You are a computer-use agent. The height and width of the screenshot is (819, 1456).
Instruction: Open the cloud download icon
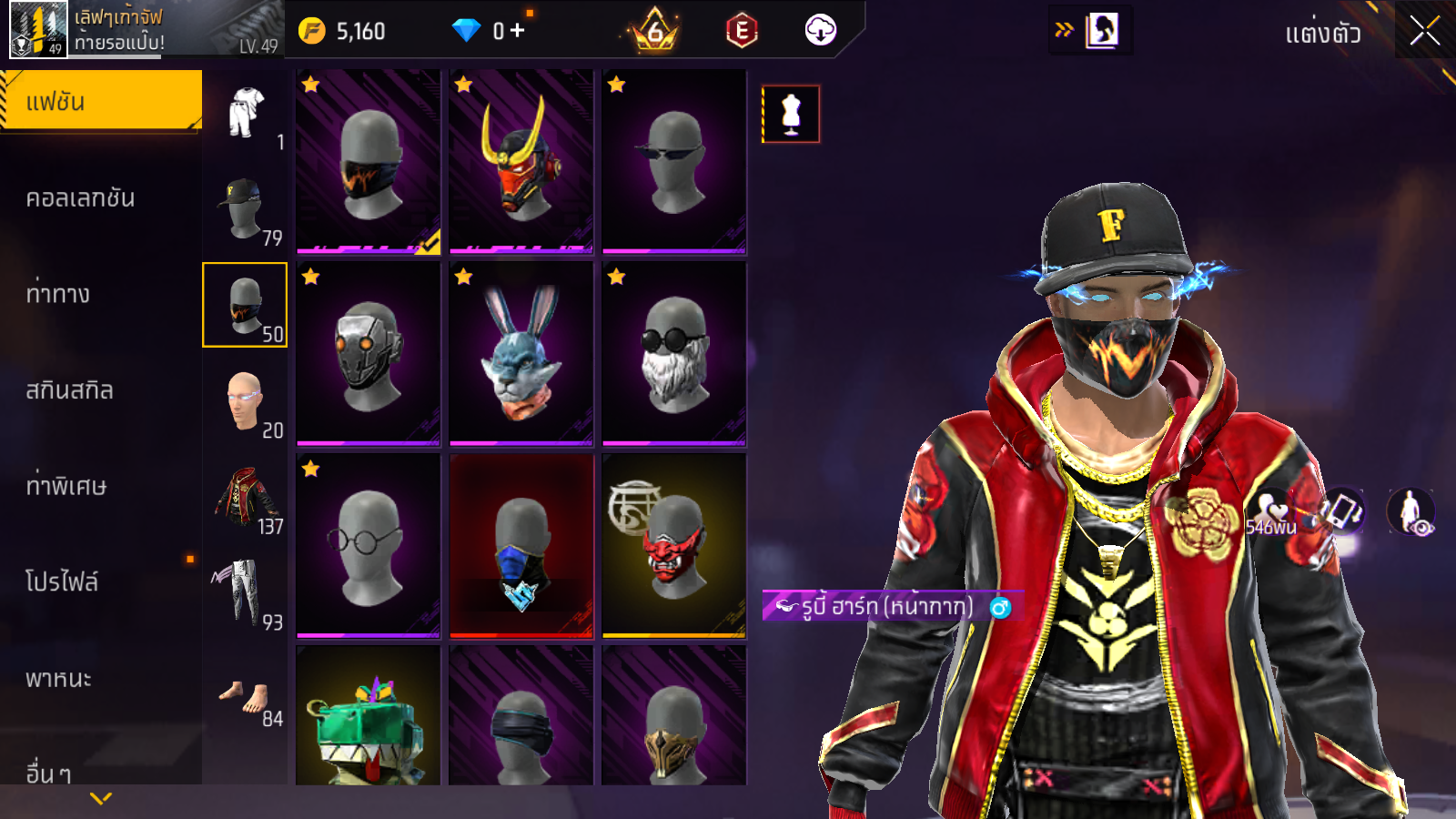click(820, 31)
